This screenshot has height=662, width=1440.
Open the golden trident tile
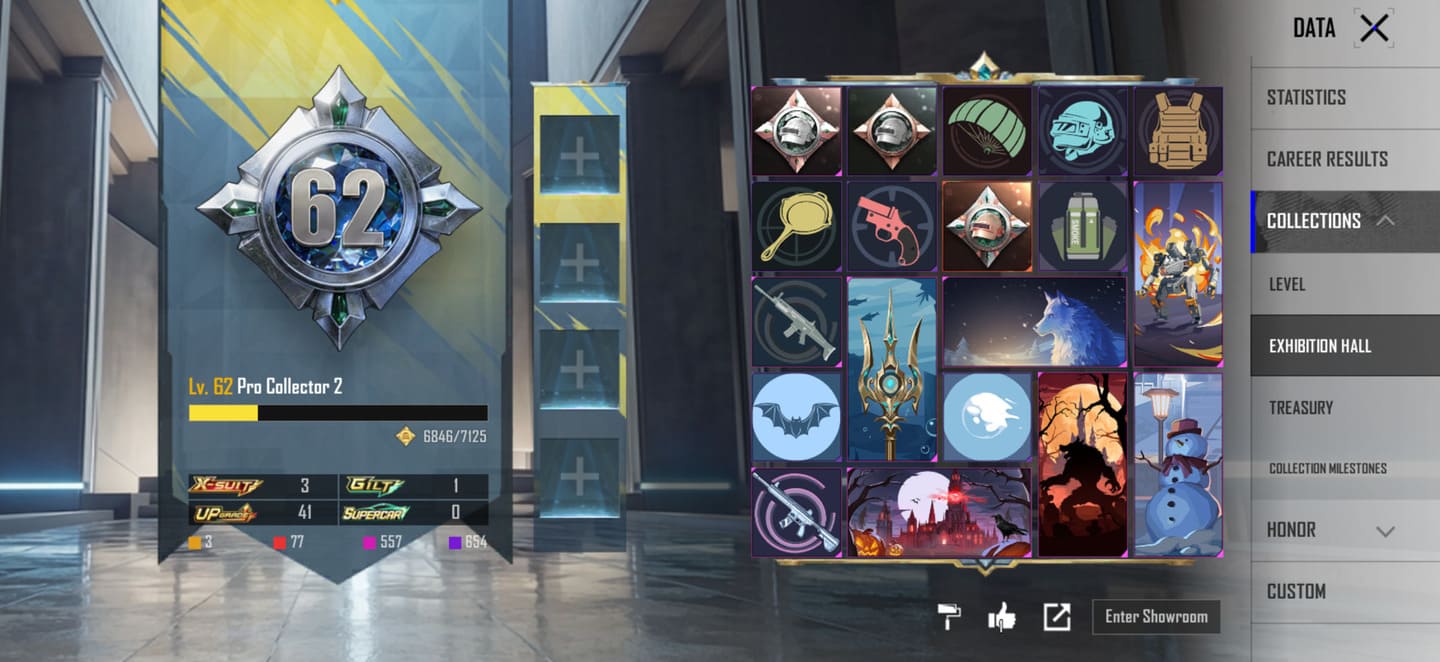[x=892, y=368]
